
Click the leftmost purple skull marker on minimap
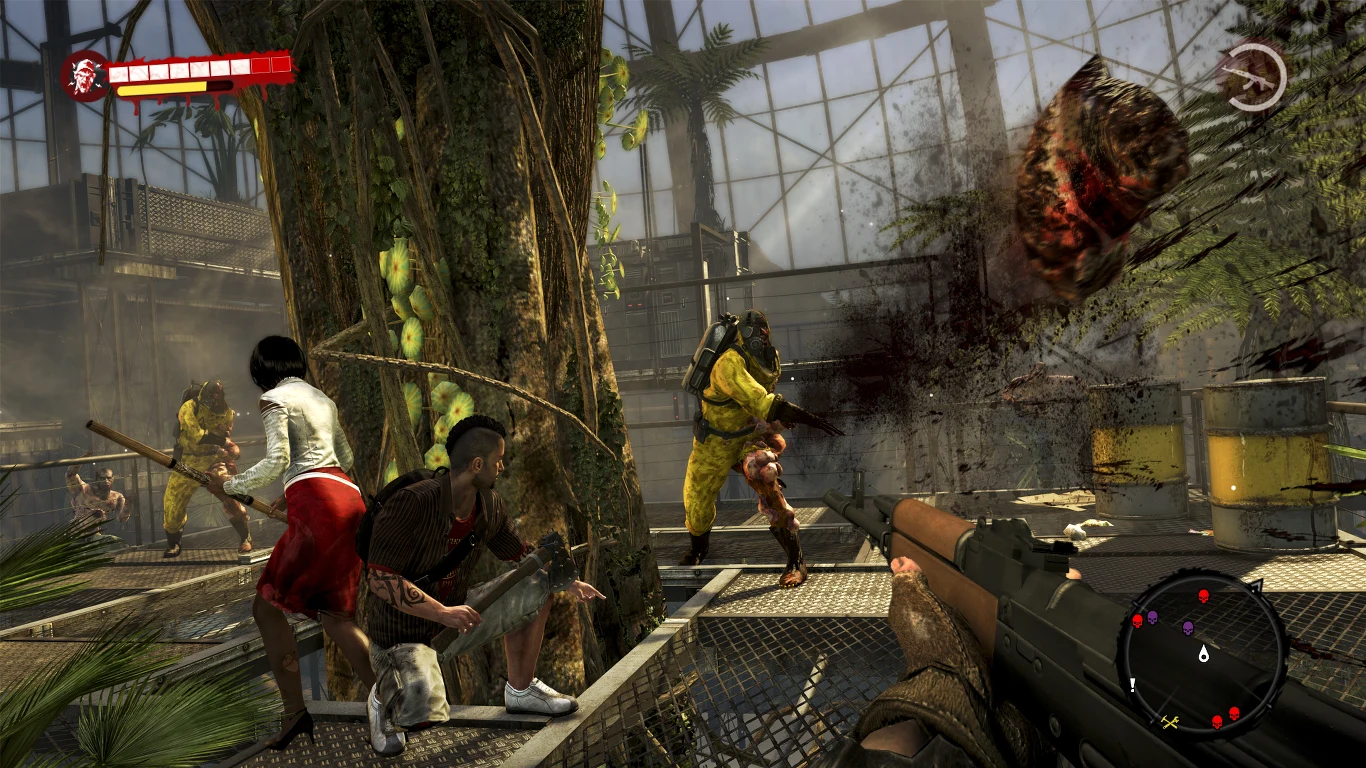1152,617
